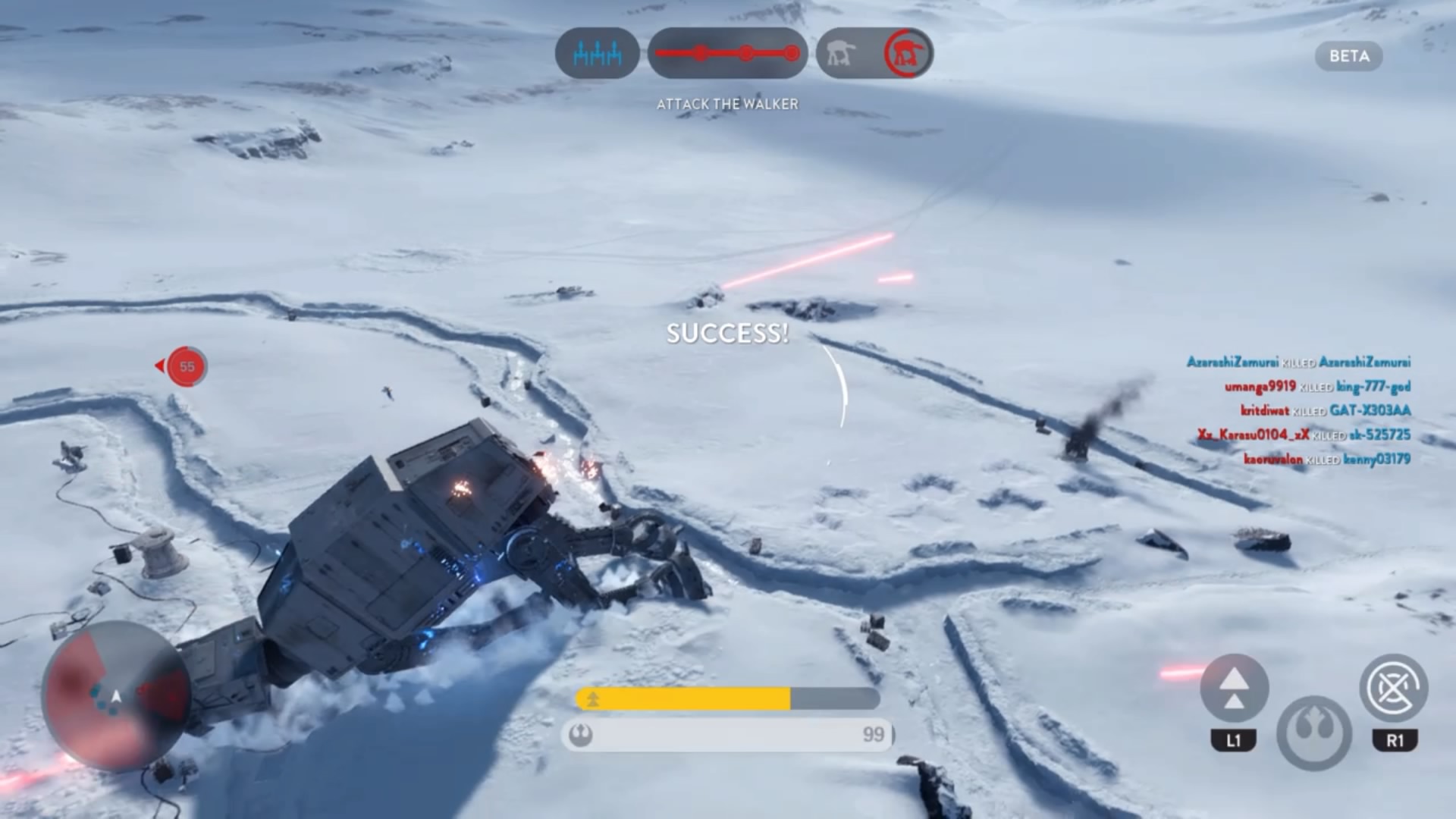The width and height of the screenshot is (1456, 819).
Task: Select the Y-wing bombers objective icon
Action: pyautogui.click(x=597, y=54)
